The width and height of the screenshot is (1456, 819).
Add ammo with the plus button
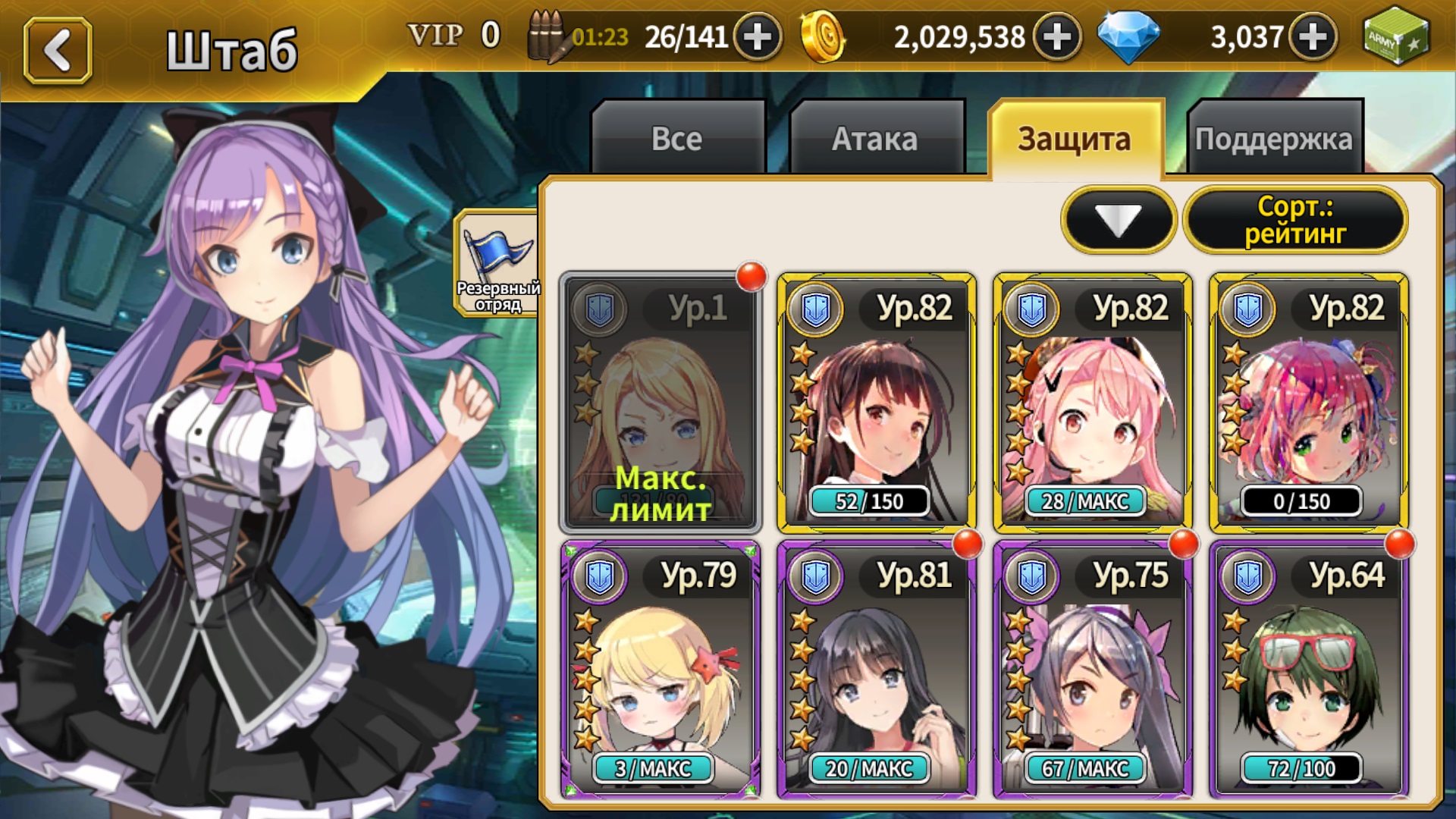757,36
